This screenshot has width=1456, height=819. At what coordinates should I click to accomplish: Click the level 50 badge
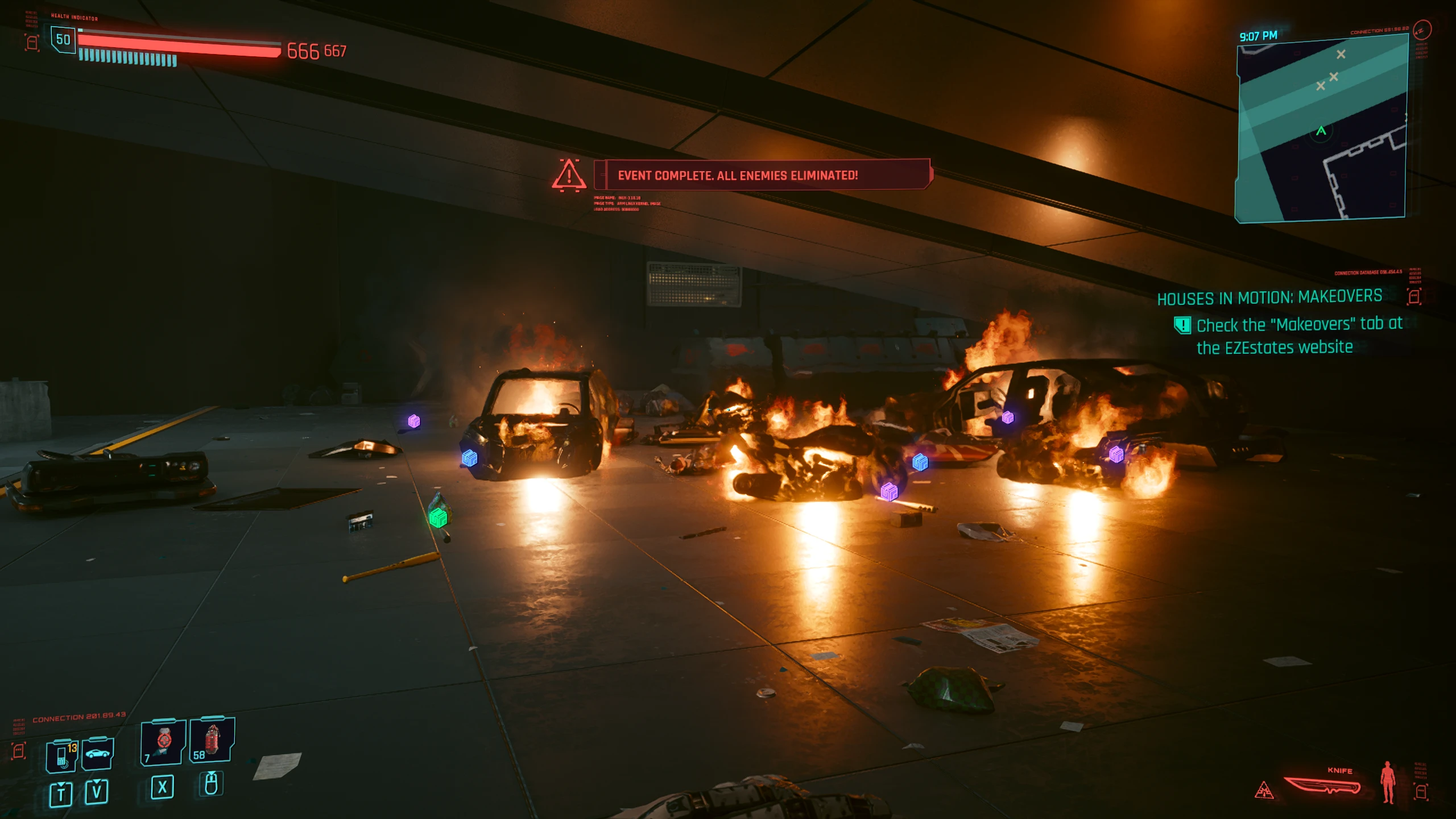[63, 40]
